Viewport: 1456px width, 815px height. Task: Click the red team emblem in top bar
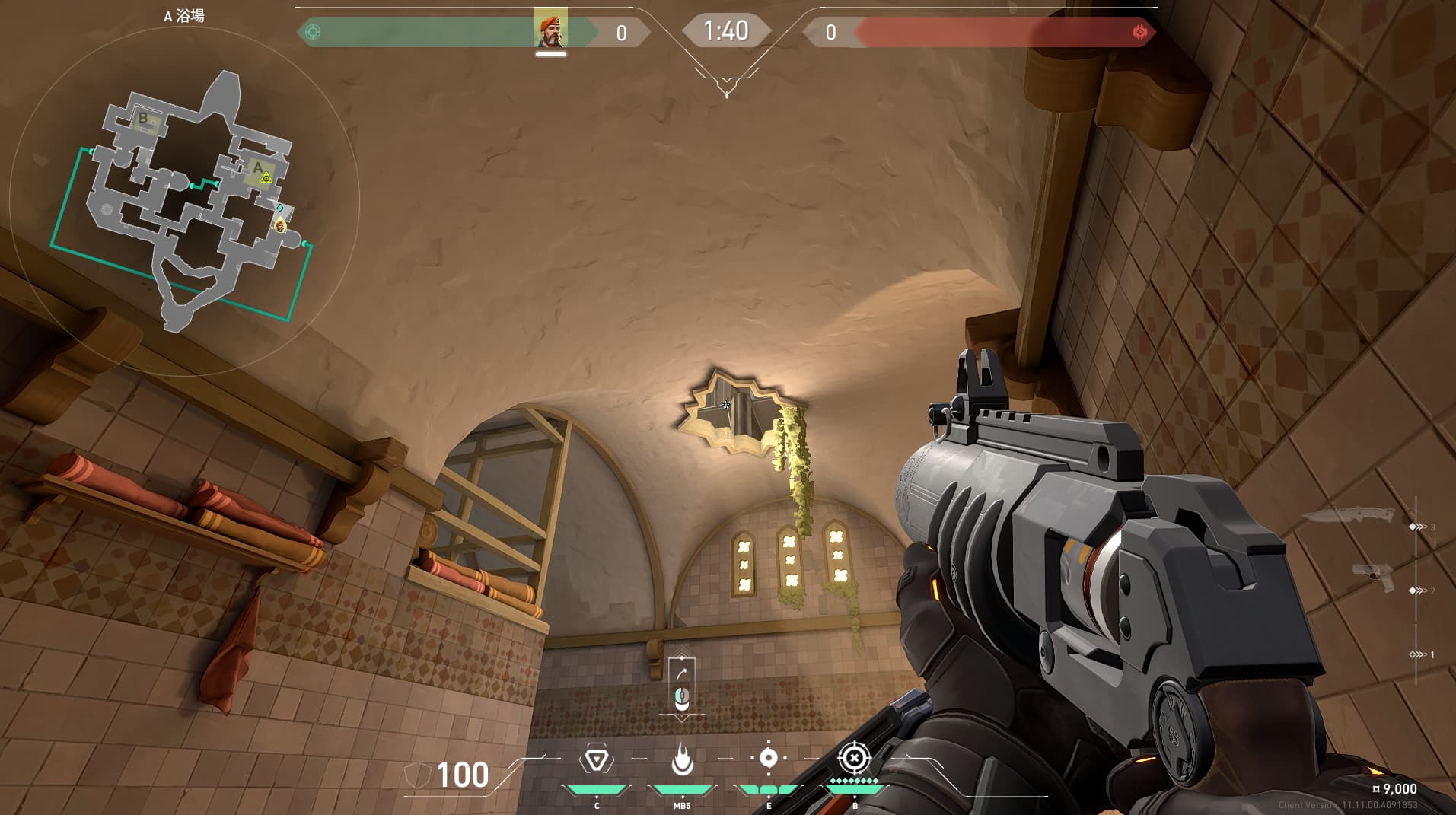pyautogui.click(x=1139, y=32)
